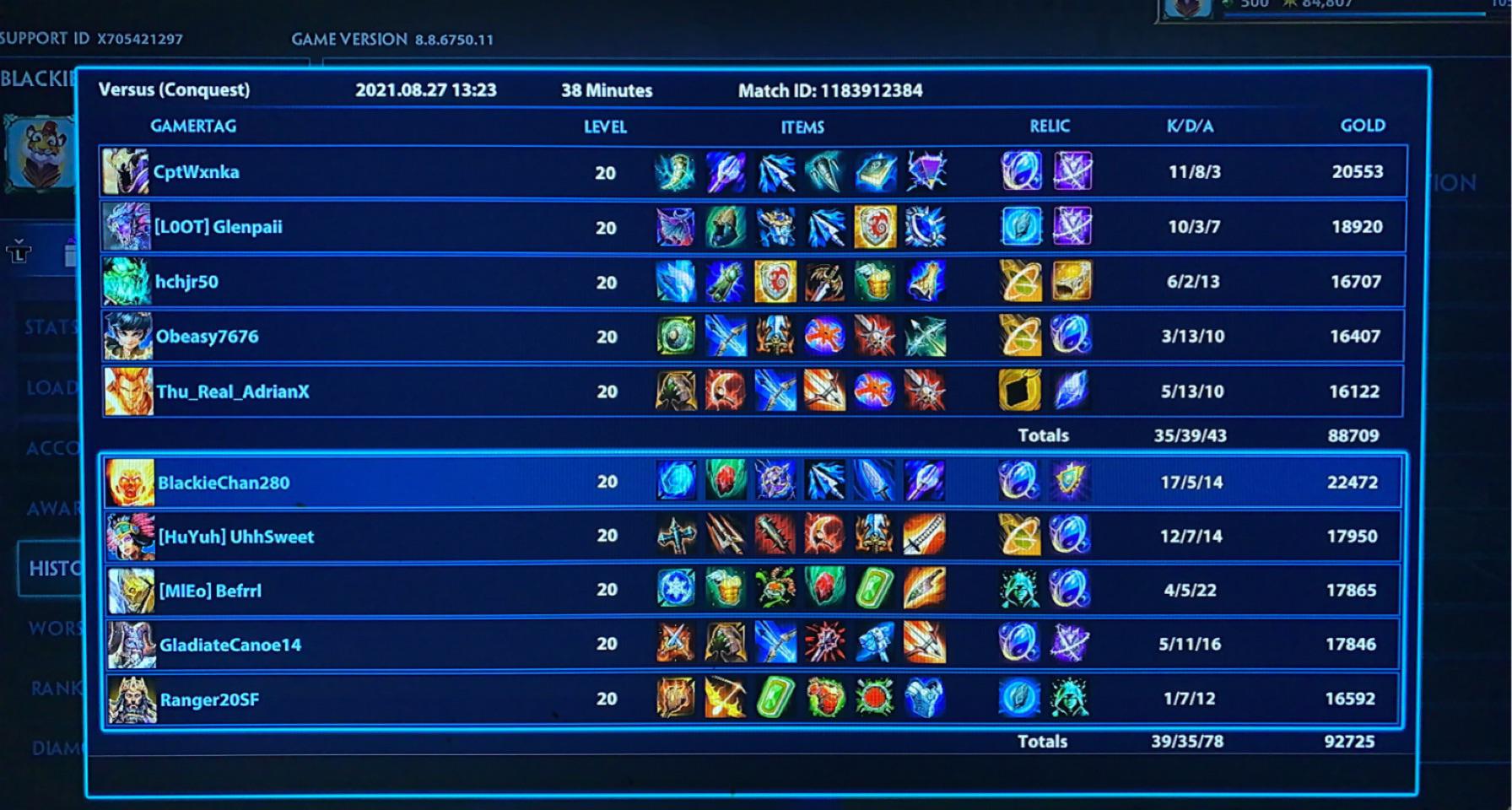Click BlackieChan280's flaming god portrait
The image size is (1512, 810).
pos(131,482)
